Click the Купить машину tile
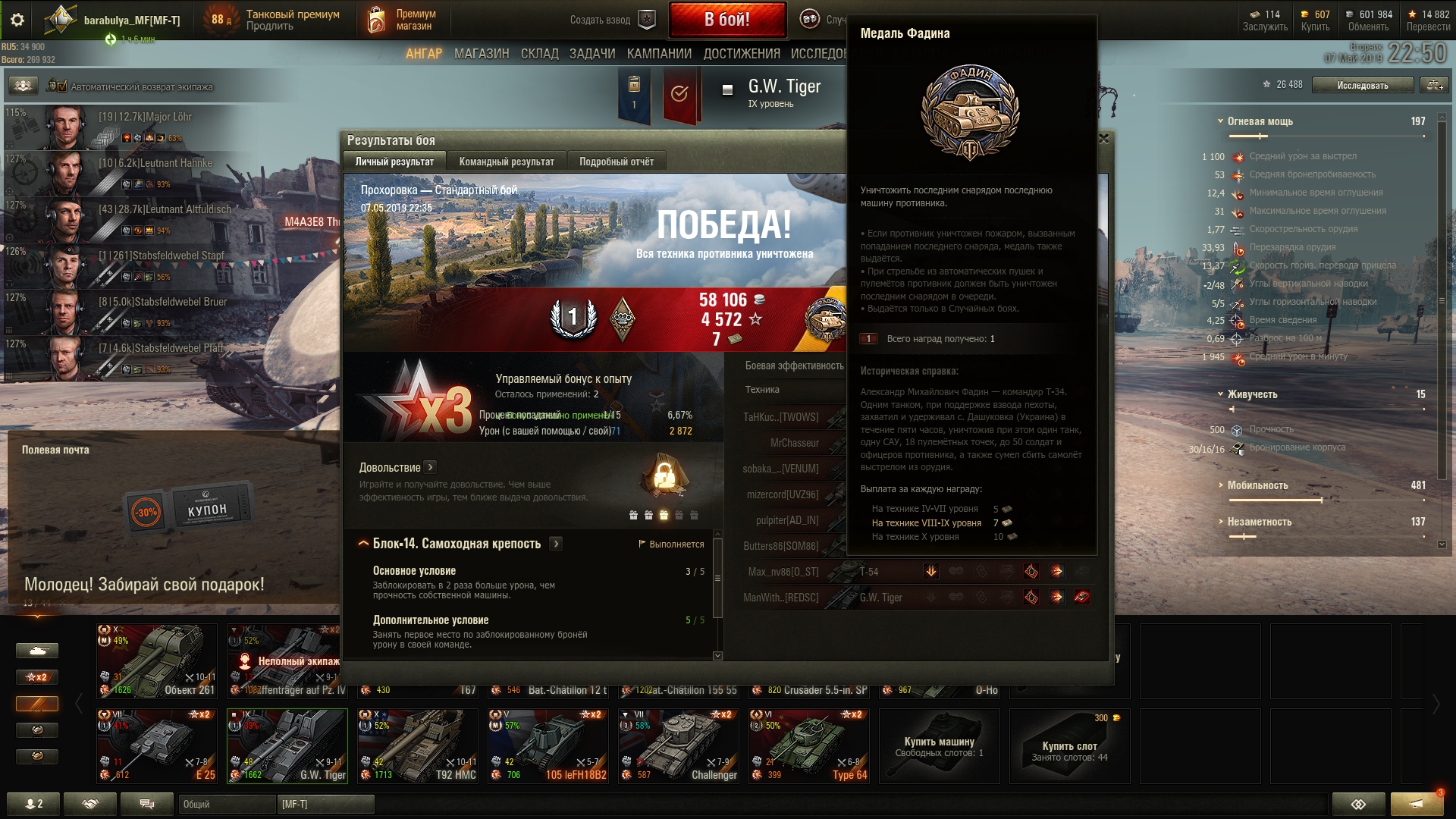1456x819 pixels. pos(939,746)
